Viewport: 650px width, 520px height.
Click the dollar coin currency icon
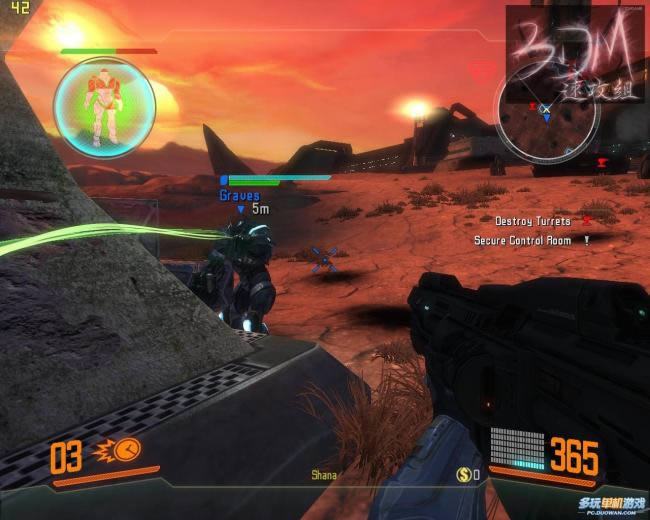[464, 474]
